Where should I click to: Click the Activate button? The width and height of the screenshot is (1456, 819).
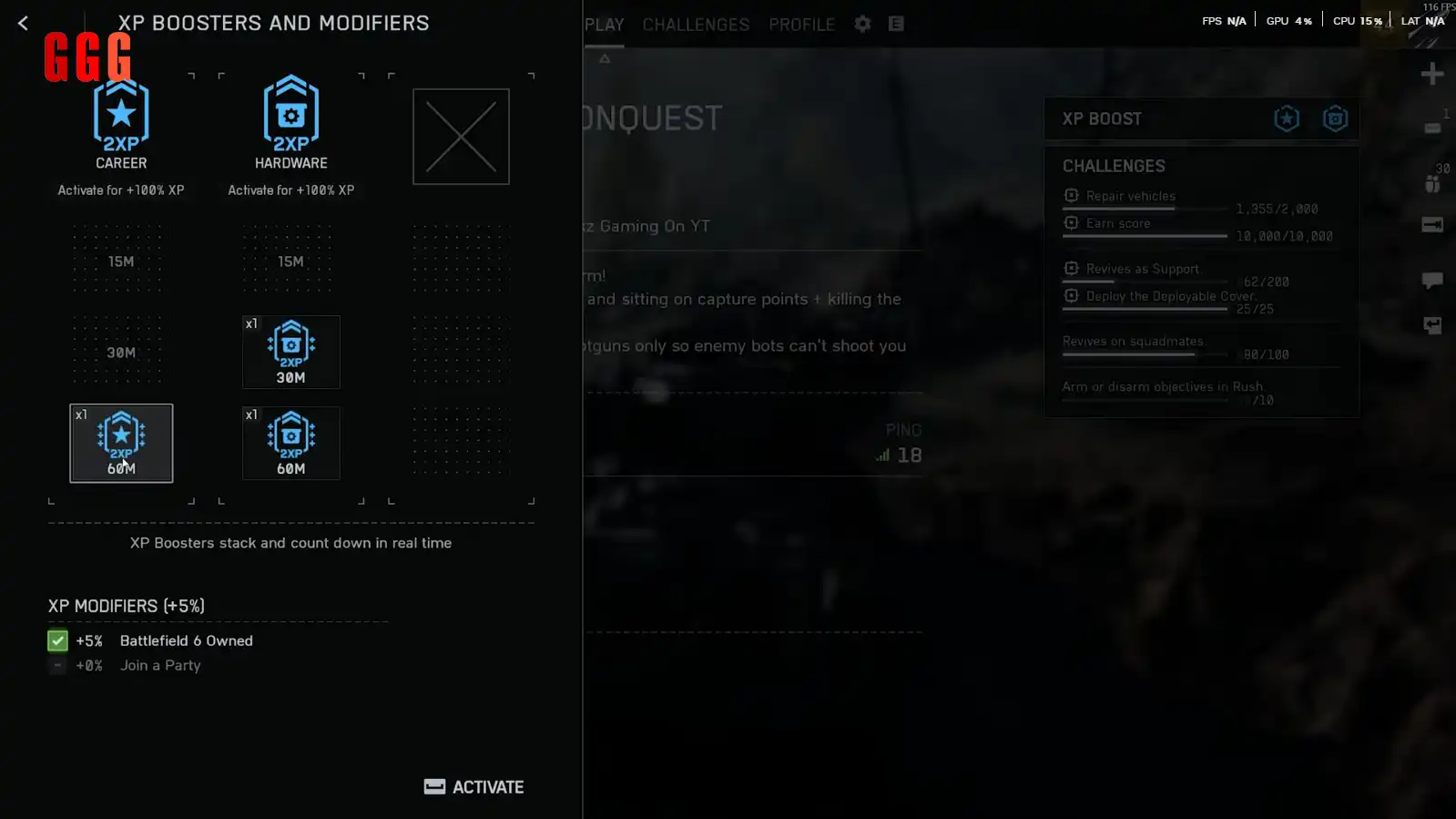tap(474, 787)
